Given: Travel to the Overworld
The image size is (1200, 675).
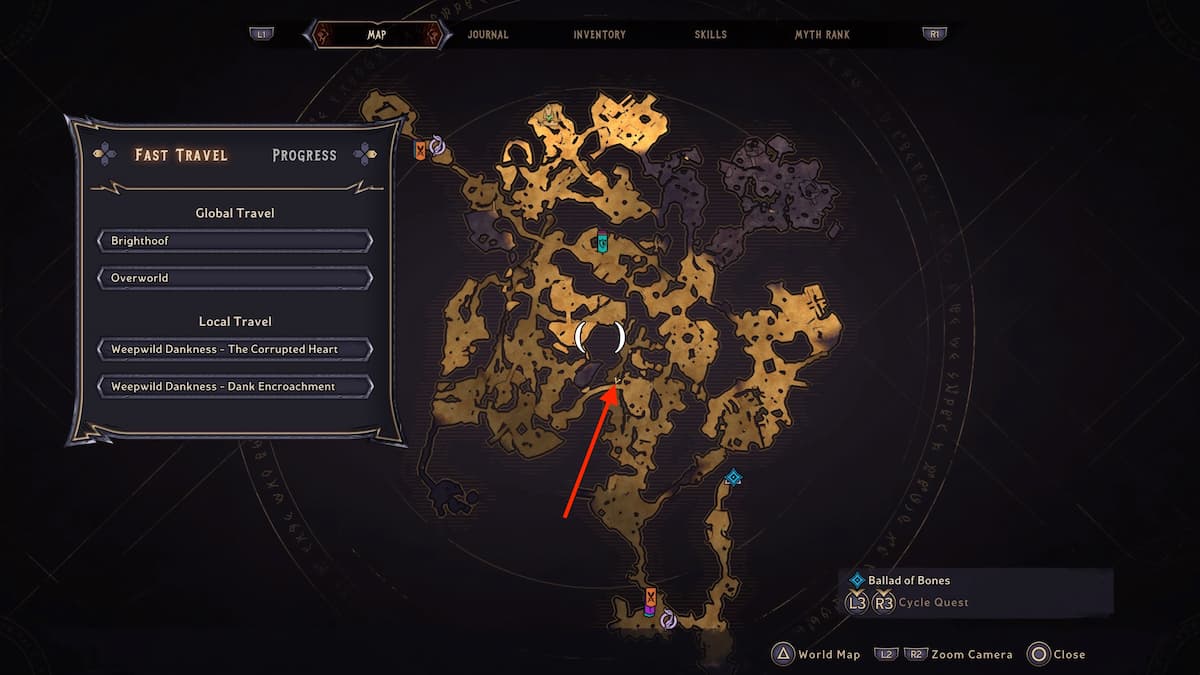Looking at the screenshot, I should (235, 277).
